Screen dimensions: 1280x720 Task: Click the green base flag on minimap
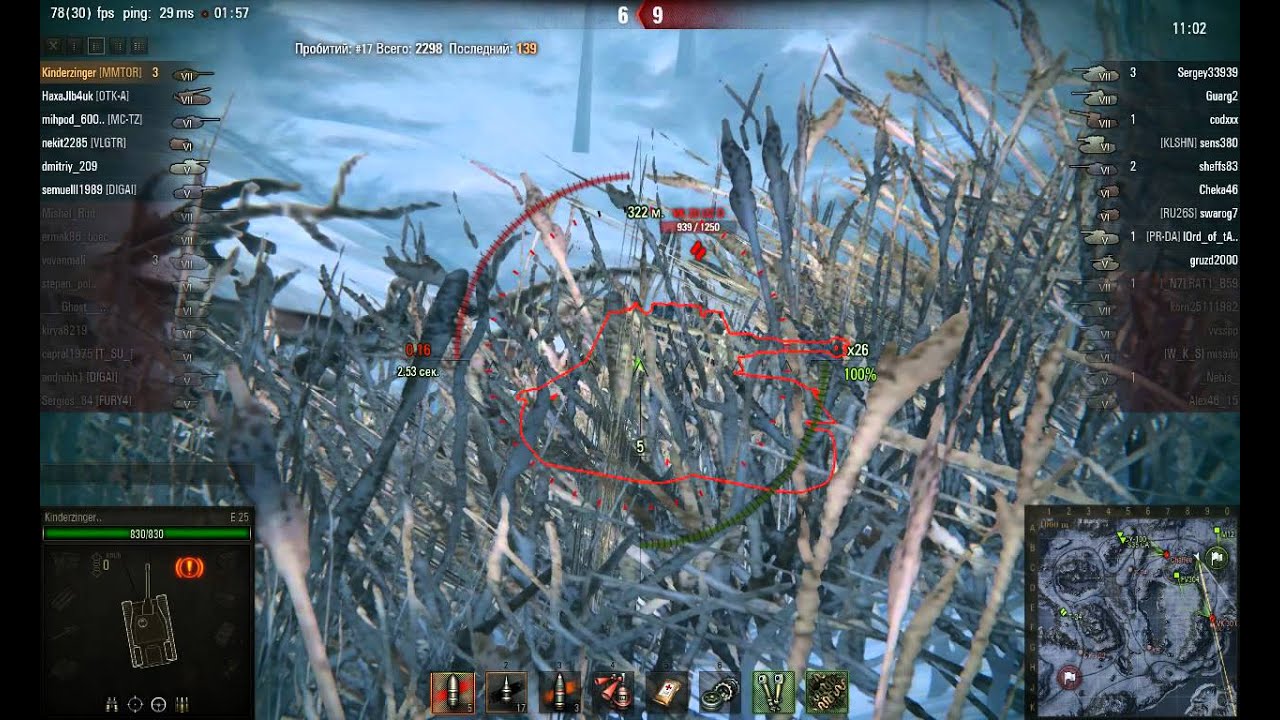(1217, 559)
